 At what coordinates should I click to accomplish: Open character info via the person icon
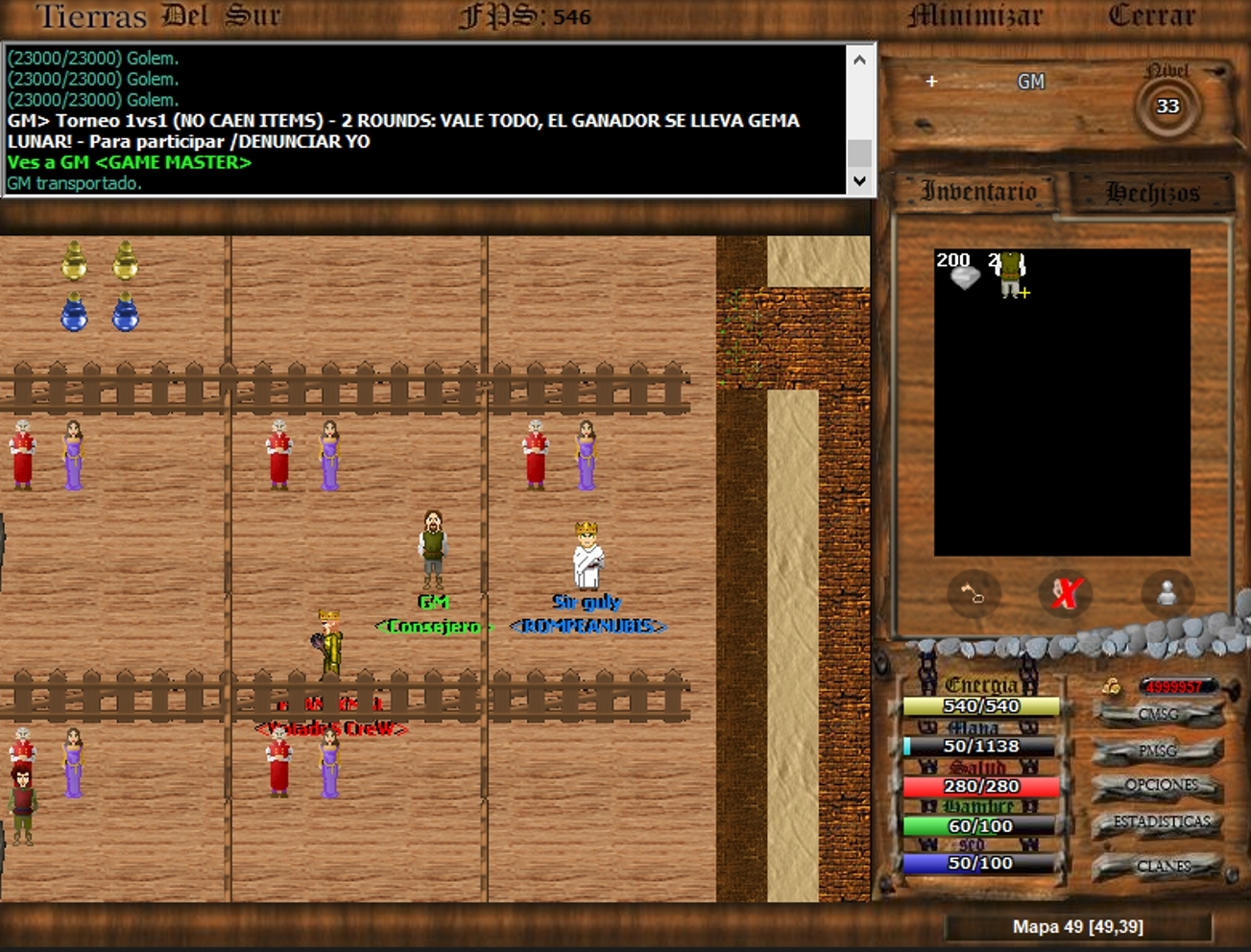click(1167, 593)
